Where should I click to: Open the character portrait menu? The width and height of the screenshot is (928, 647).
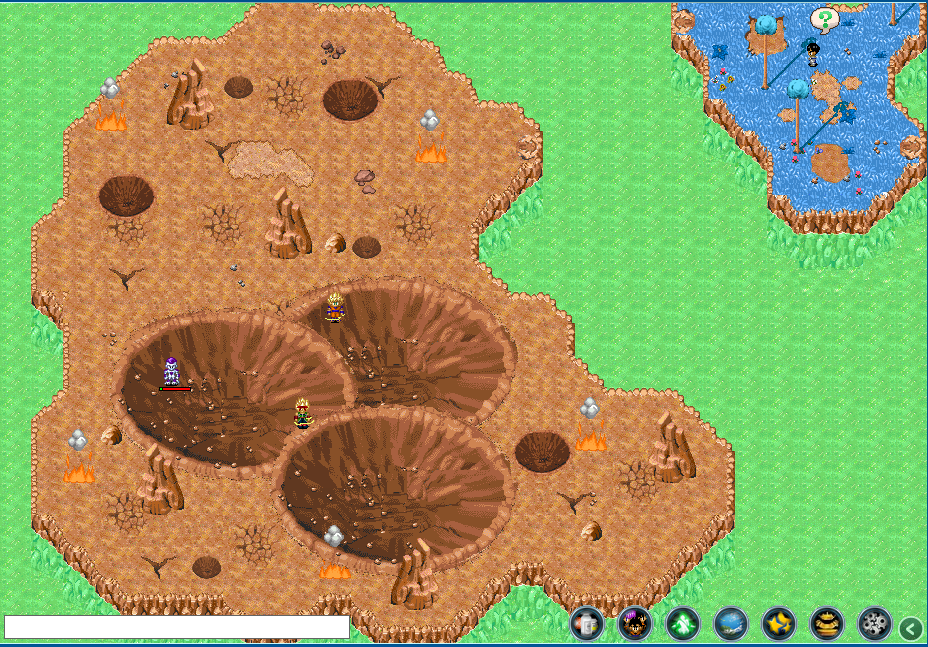(635, 624)
